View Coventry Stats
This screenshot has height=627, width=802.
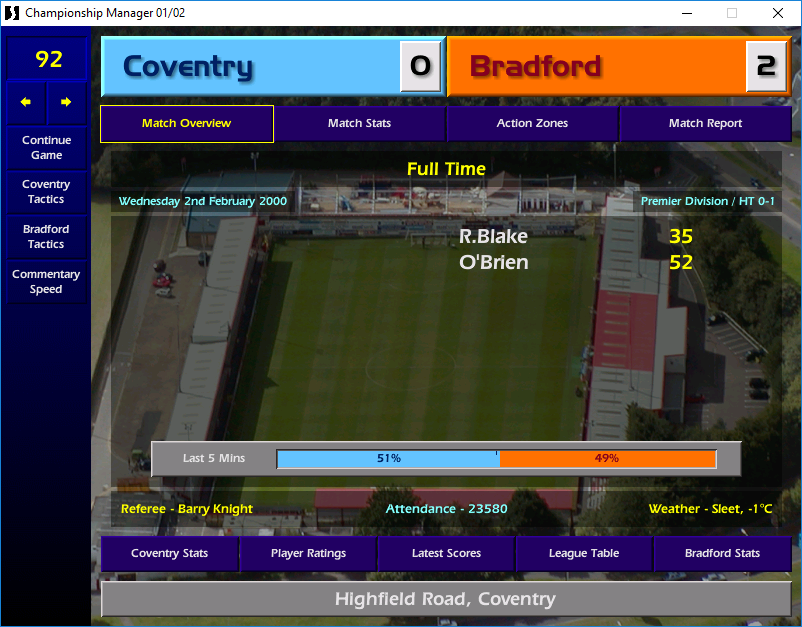coord(168,553)
